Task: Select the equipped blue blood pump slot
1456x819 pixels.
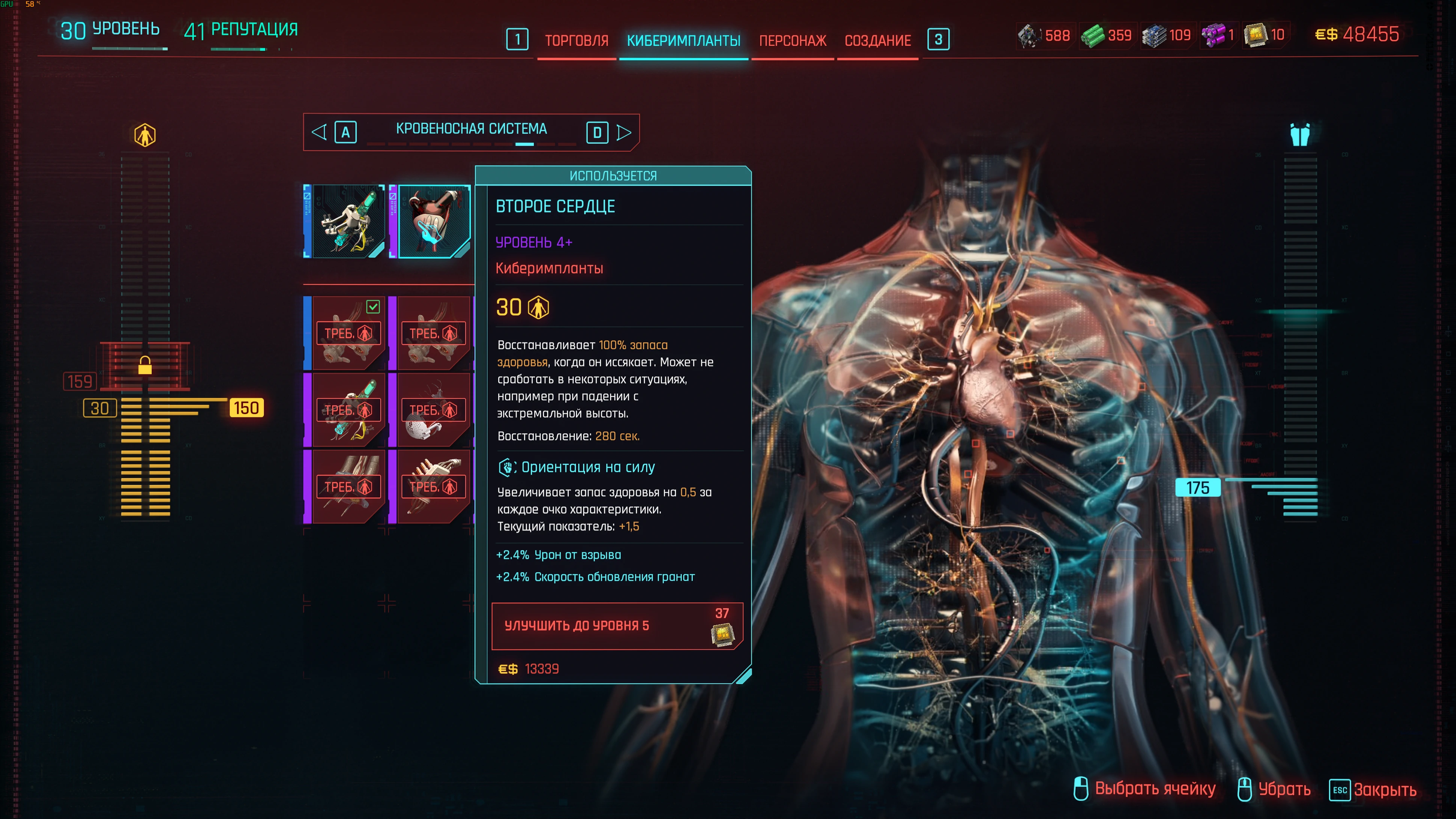Action: 348,222
